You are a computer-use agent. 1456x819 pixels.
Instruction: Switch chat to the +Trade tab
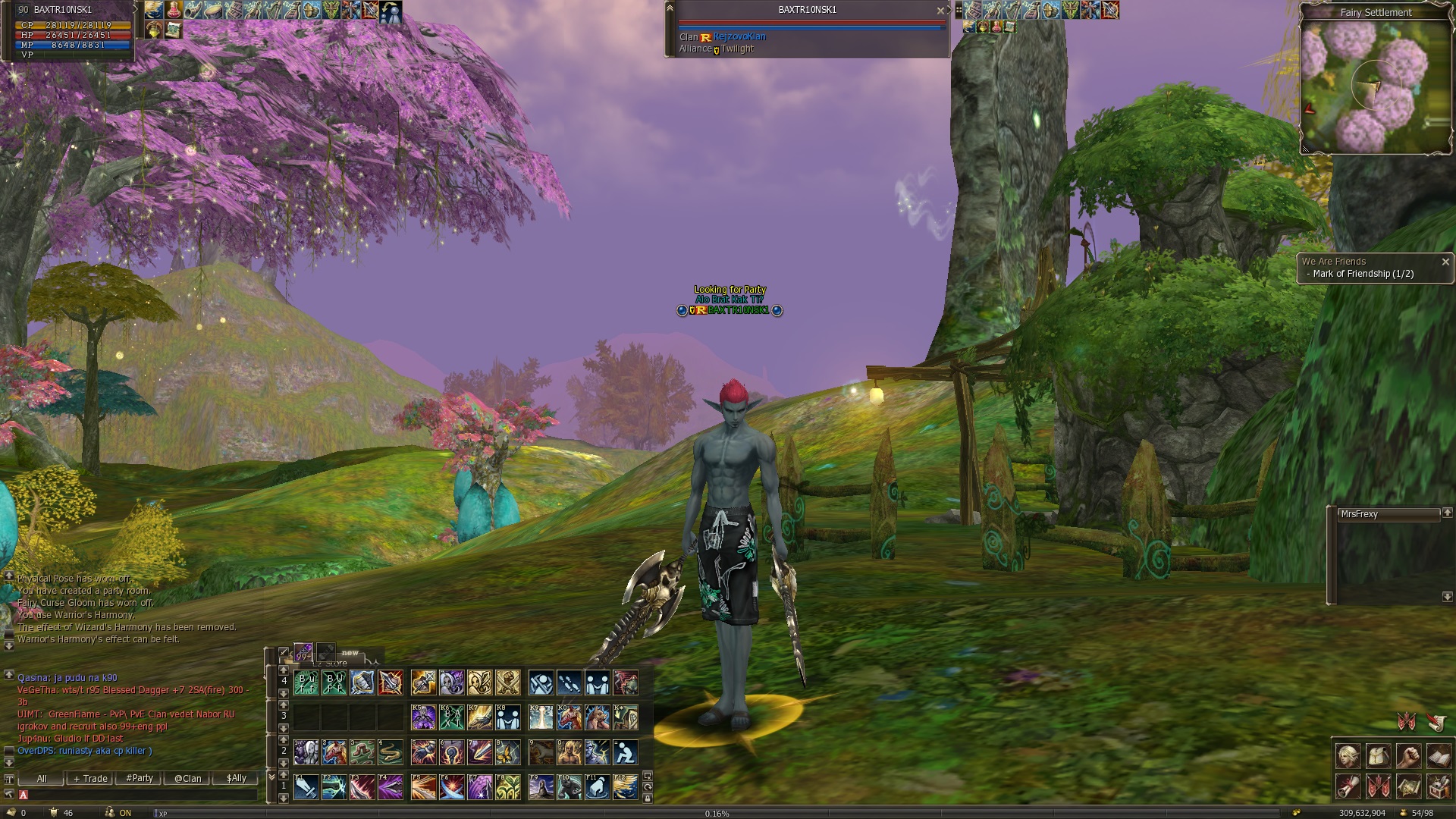(x=90, y=778)
